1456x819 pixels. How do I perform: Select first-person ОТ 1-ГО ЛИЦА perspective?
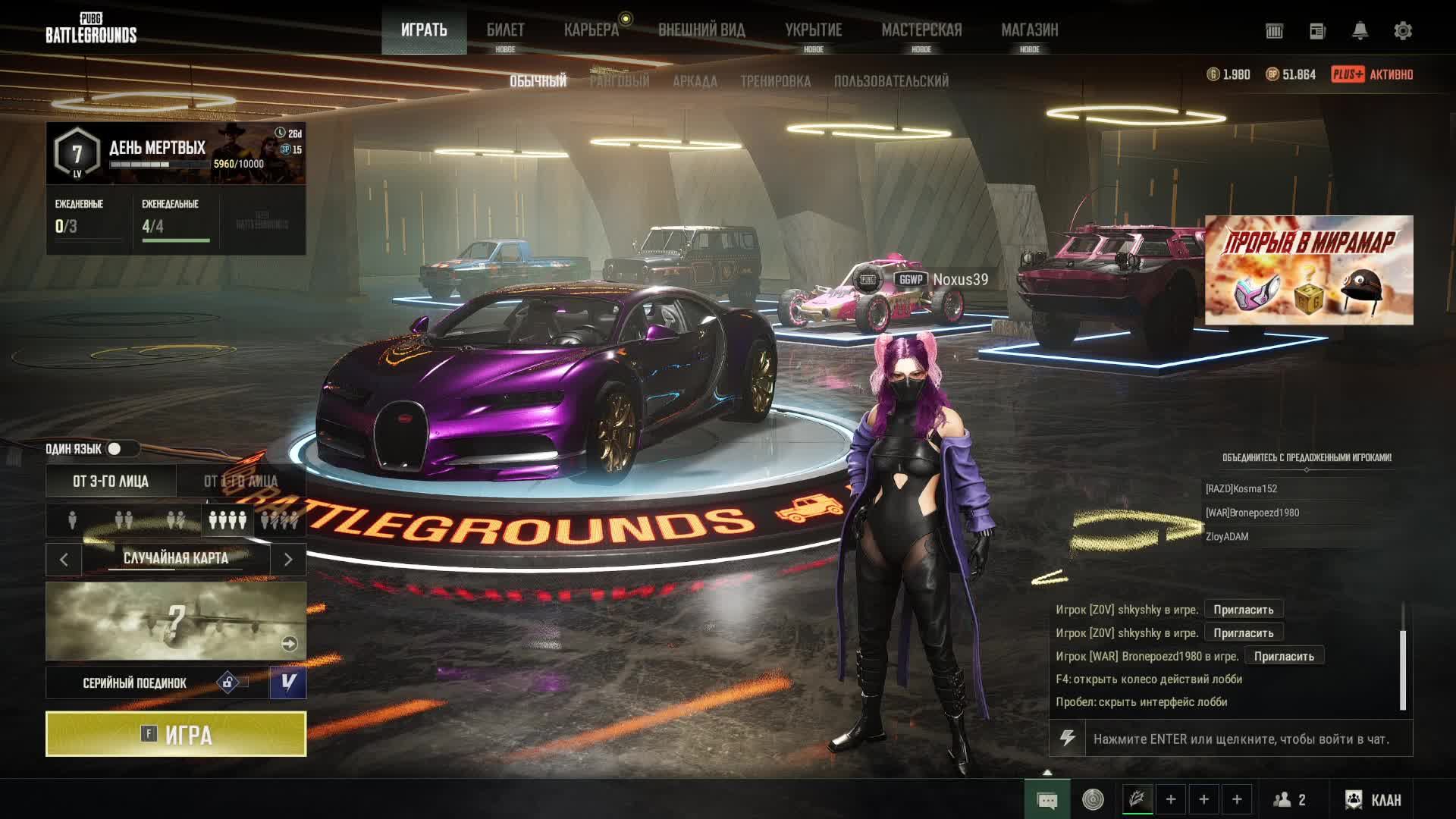(x=240, y=482)
